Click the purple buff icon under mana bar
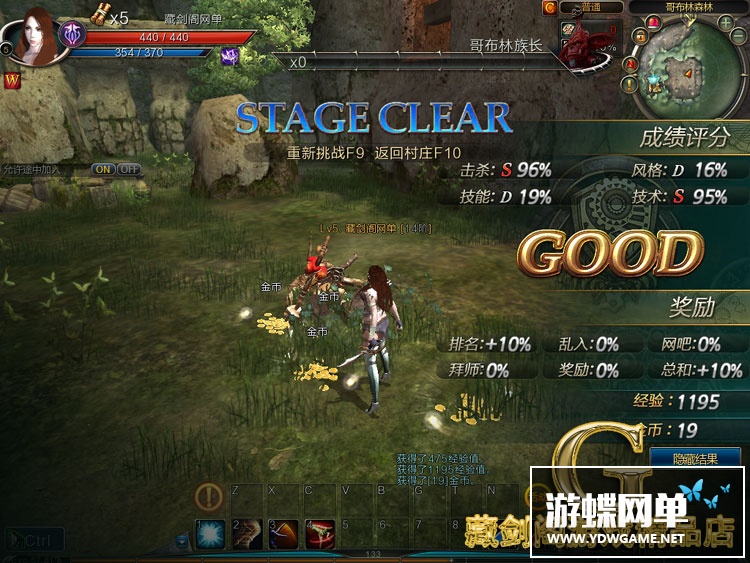750x563 pixels. 228,56
